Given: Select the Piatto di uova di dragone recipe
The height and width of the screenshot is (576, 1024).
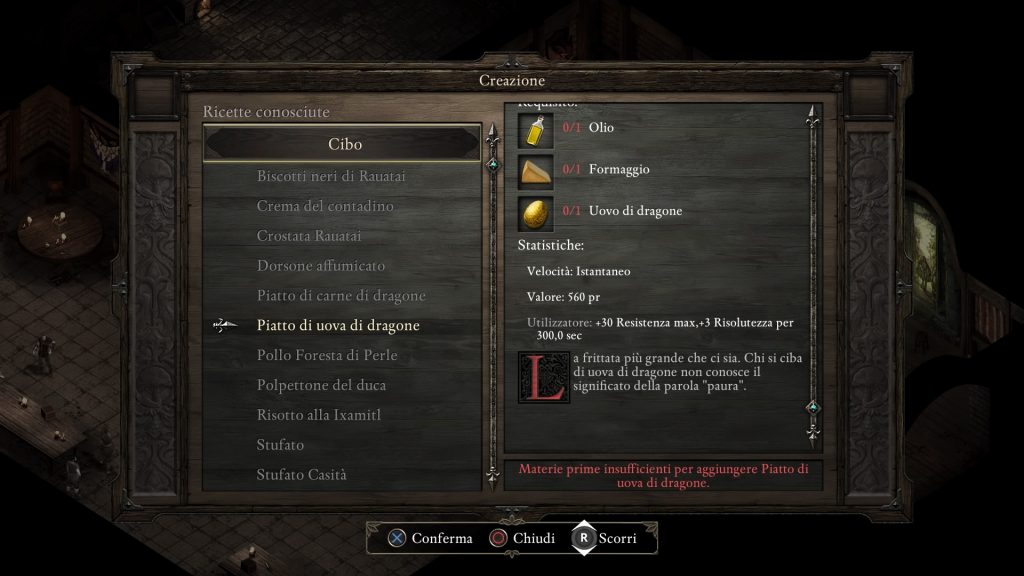Looking at the screenshot, I should pos(338,326).
